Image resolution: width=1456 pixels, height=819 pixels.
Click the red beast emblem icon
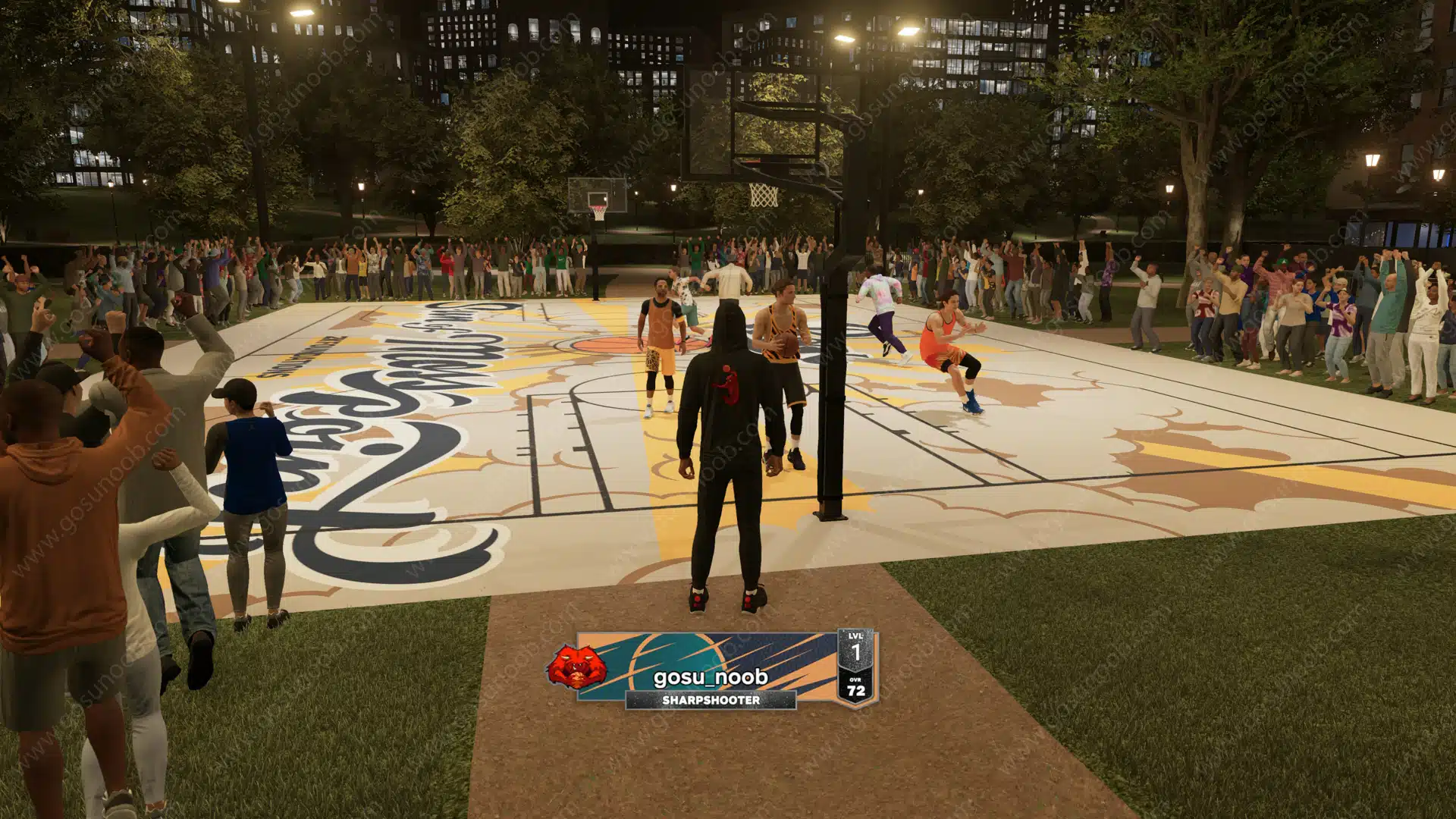click(577, 667)
